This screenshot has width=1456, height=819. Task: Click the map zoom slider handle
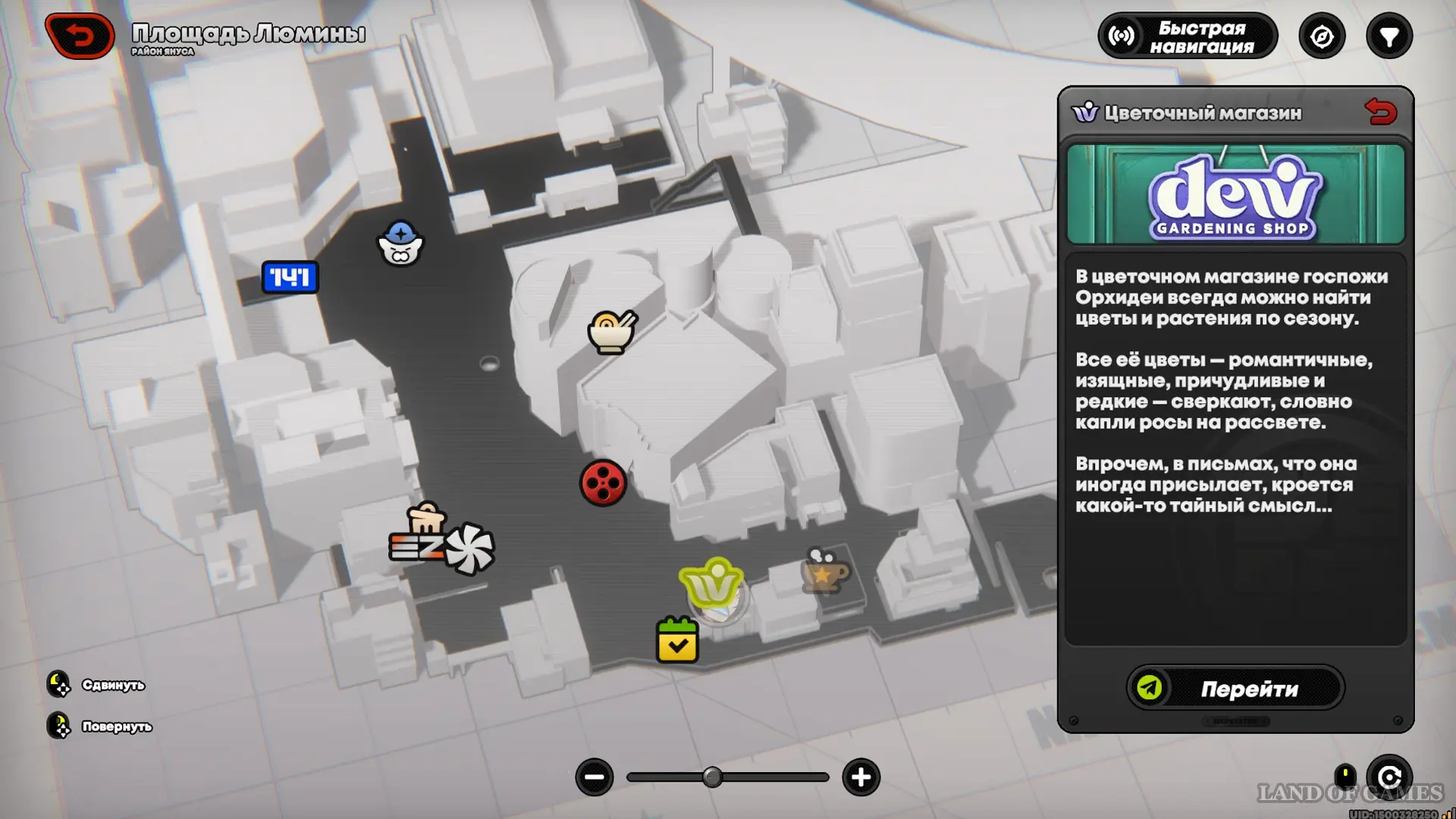click(x=712, y=777)
